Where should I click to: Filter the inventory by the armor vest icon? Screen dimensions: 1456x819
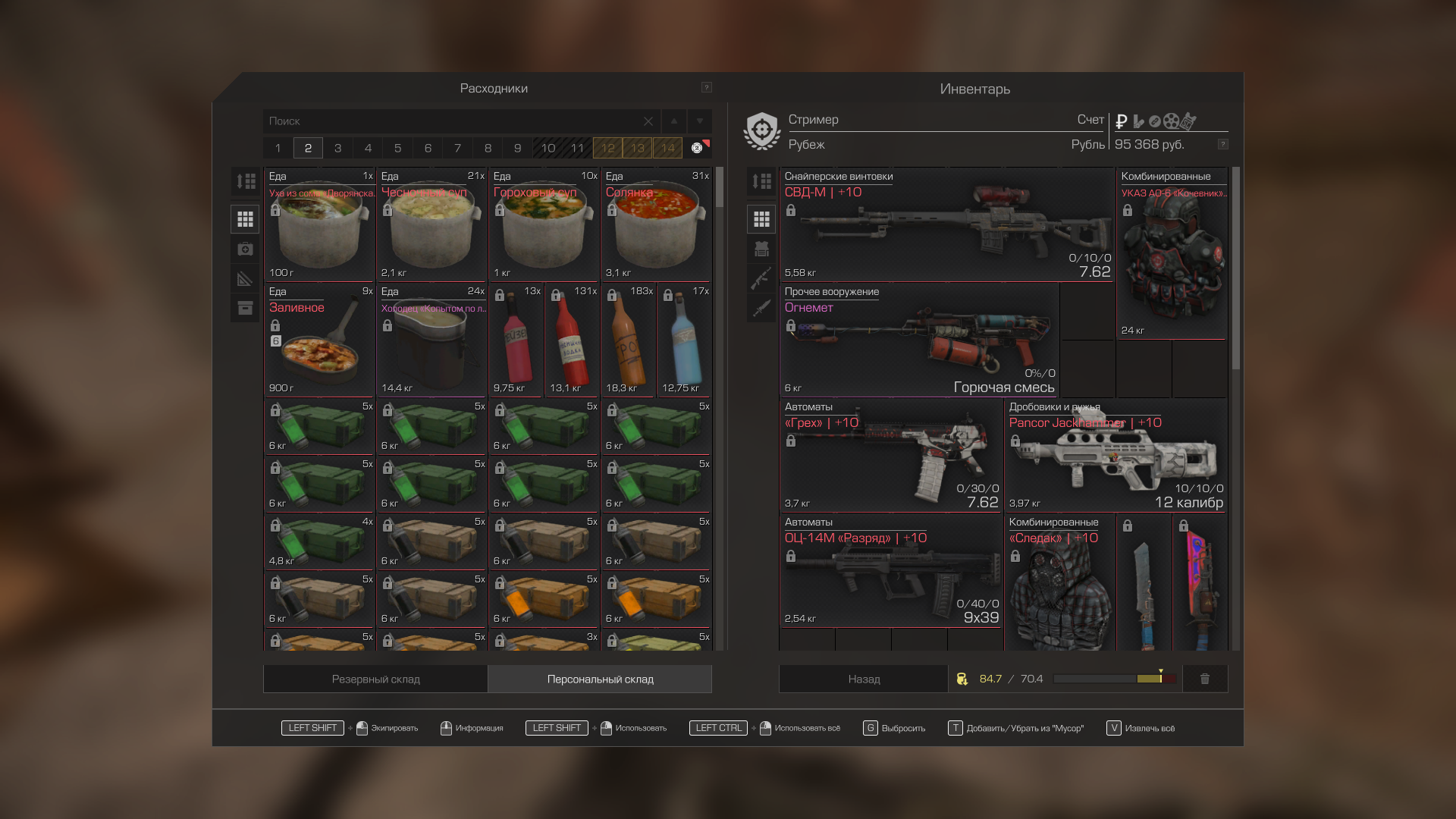click(762, 249)
